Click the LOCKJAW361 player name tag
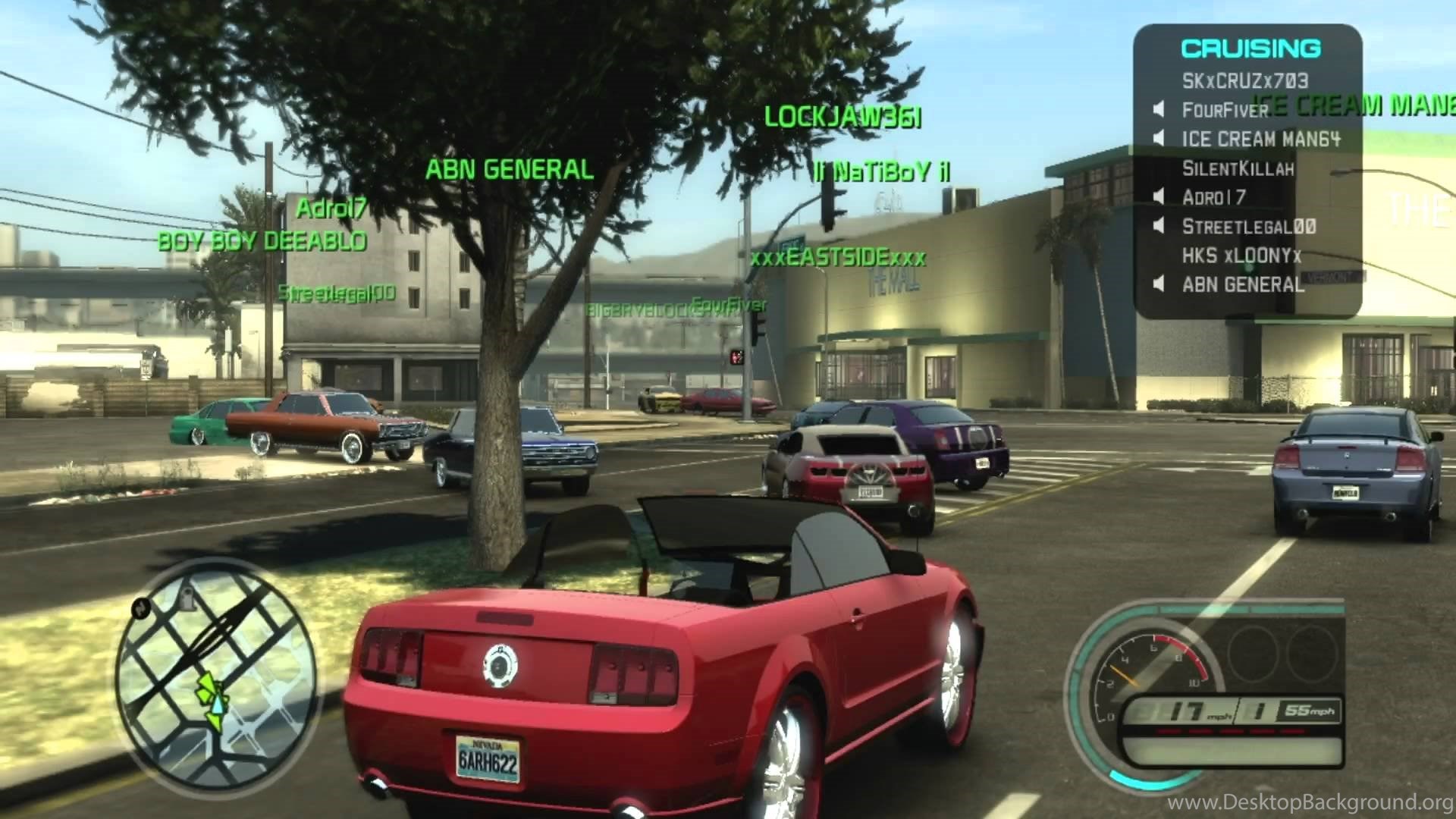This screenshot has height=819, width=1456. 843,118
